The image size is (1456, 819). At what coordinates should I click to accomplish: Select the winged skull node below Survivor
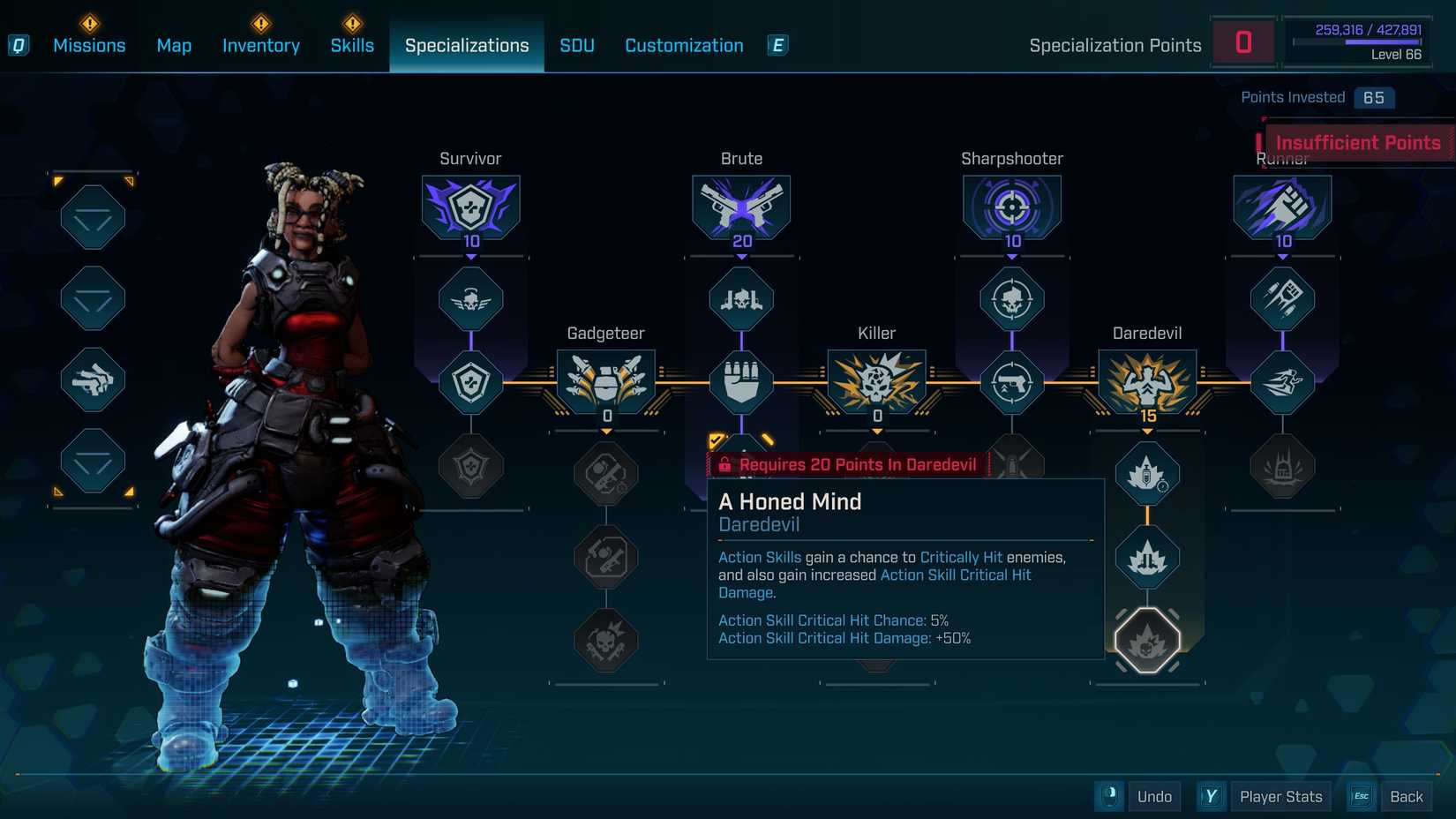pos(470,298)
